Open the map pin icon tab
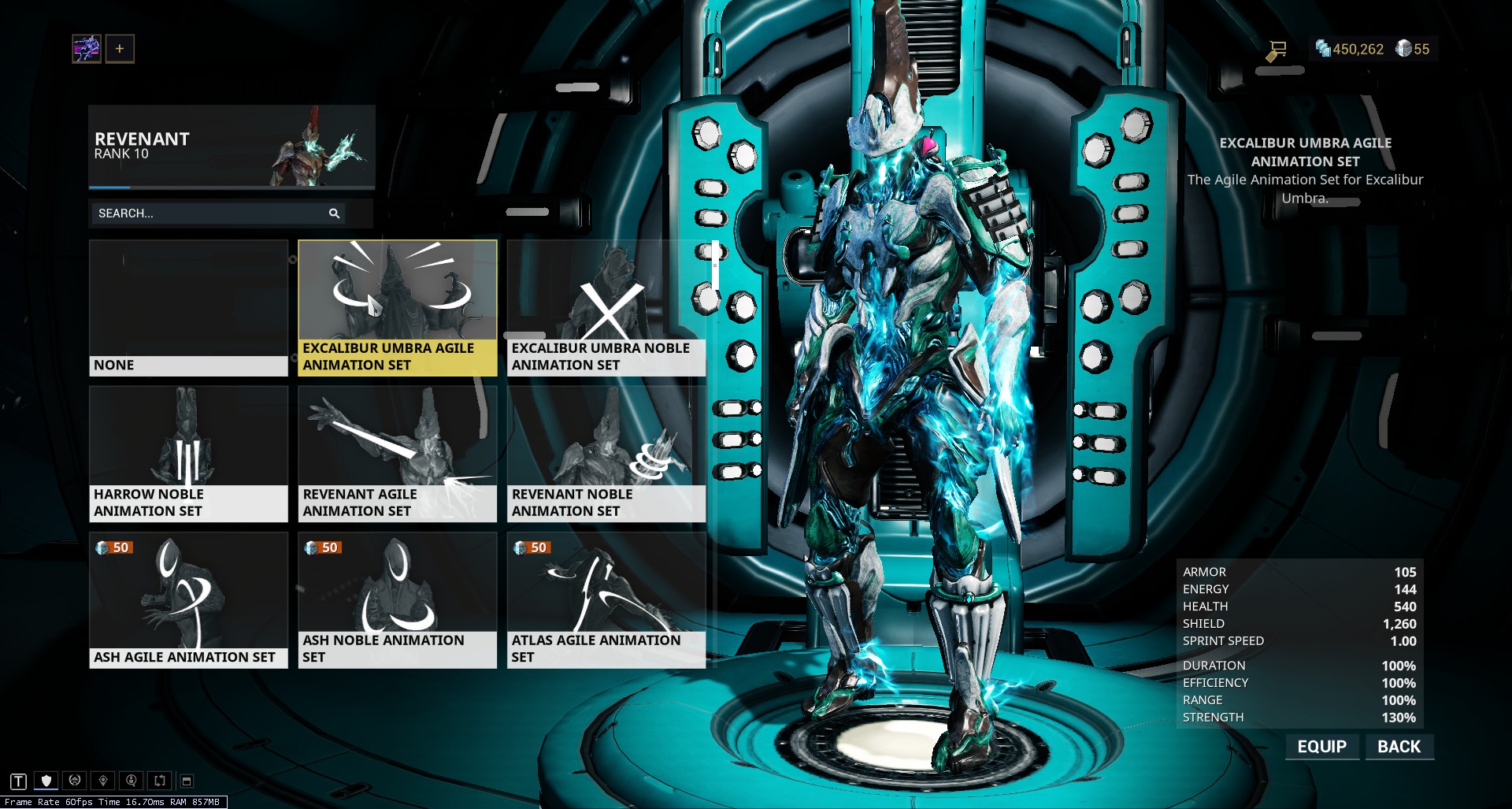The height and width of the screenshot is (809, 1512). pos(103,781)
